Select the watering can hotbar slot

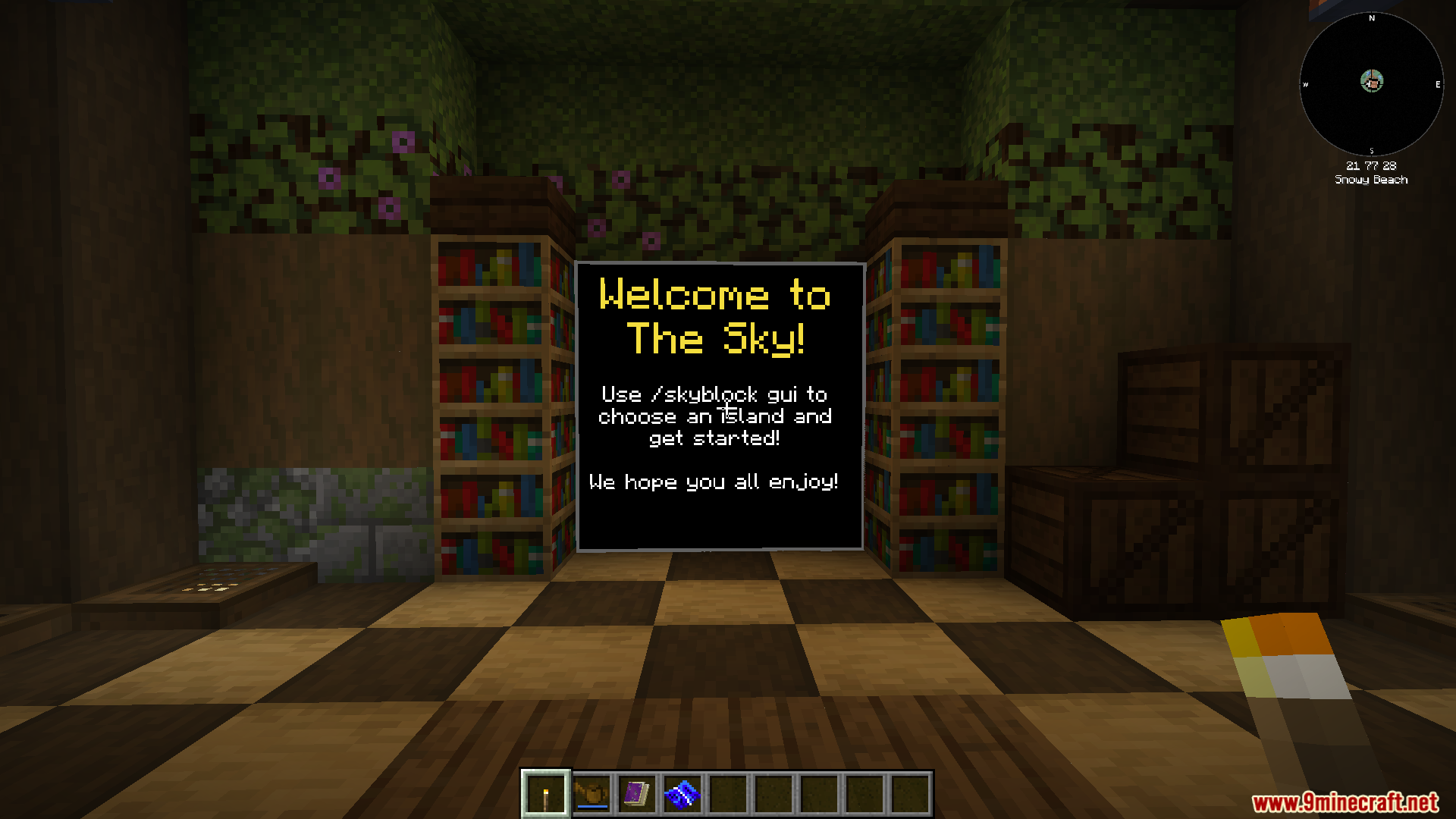591,794
